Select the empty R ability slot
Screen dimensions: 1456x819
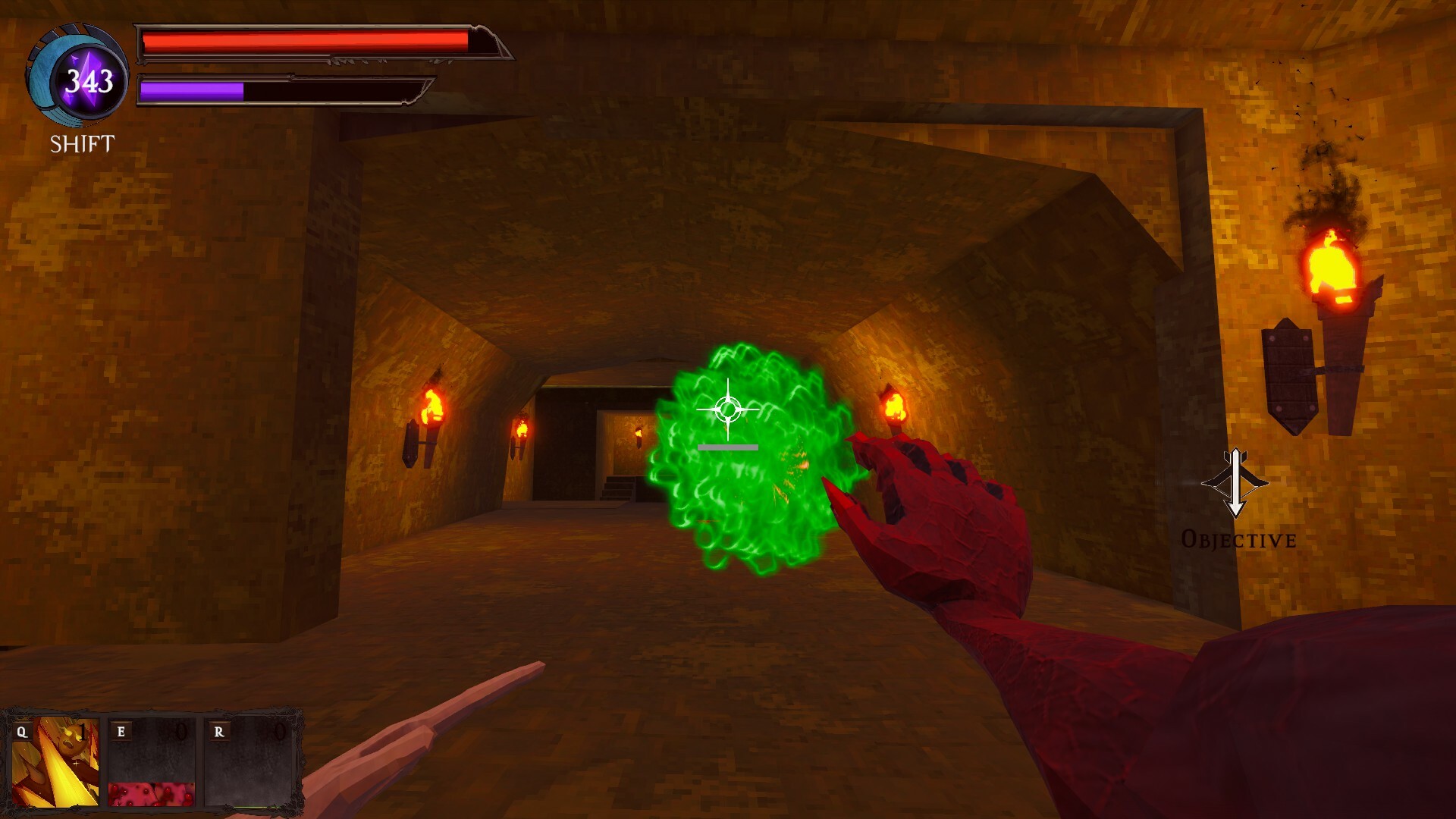[x=250, y=766]
